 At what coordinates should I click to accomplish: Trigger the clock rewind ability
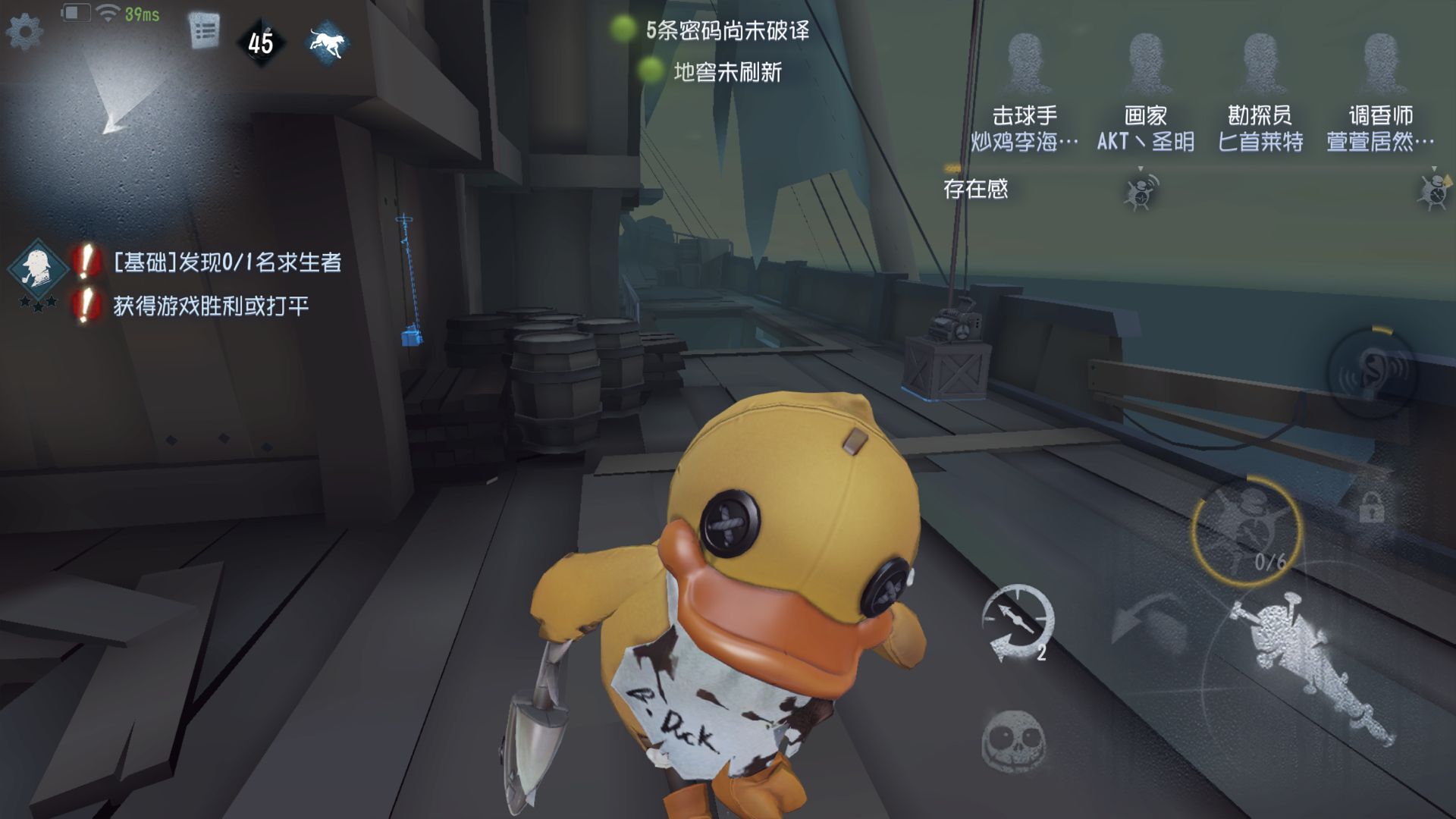[1017, 622]
